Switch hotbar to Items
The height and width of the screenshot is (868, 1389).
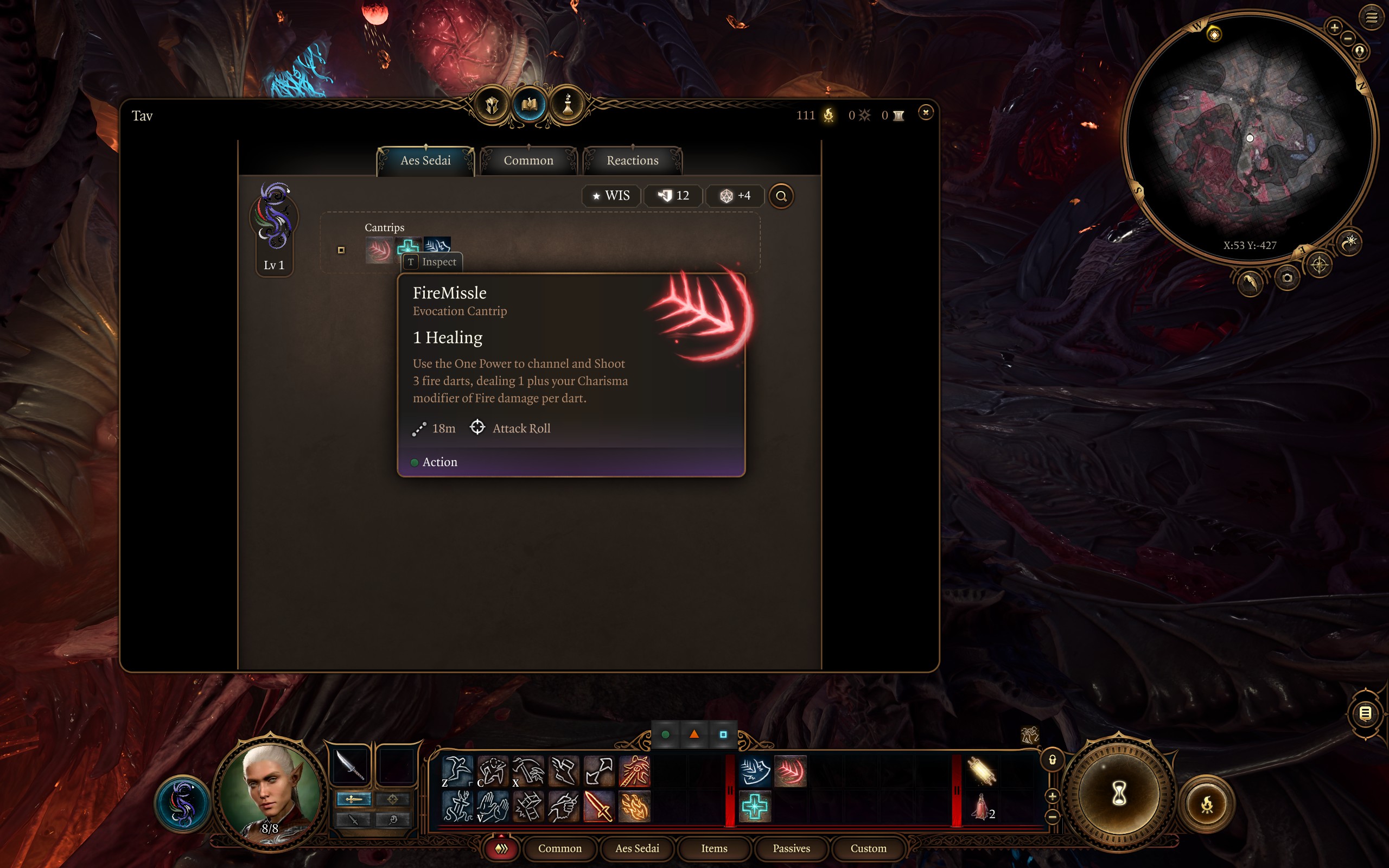[x=714, y=848]
